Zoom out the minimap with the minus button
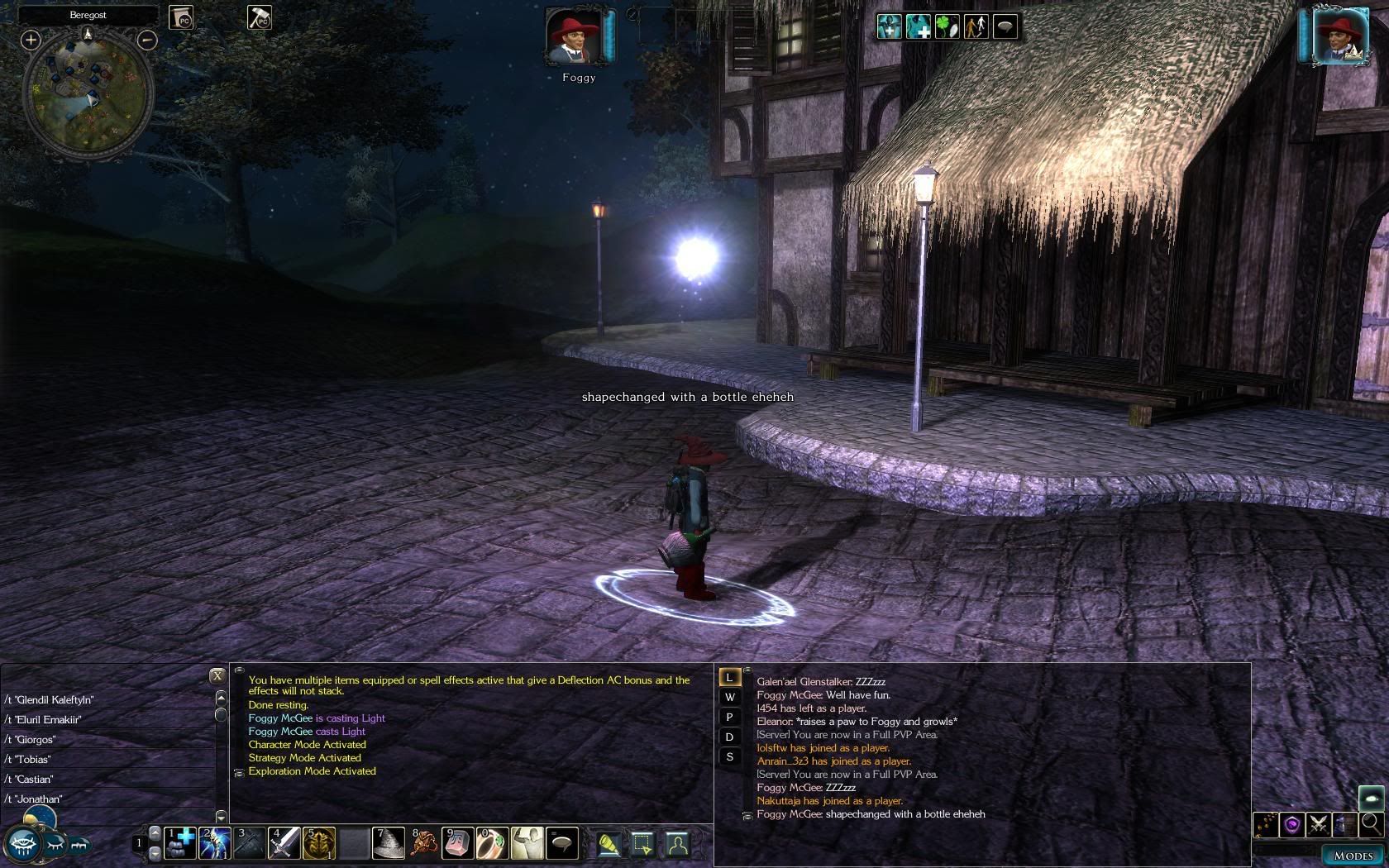Image resolution: width=1389 pixels, height=868 pixels. click(147, 40)
